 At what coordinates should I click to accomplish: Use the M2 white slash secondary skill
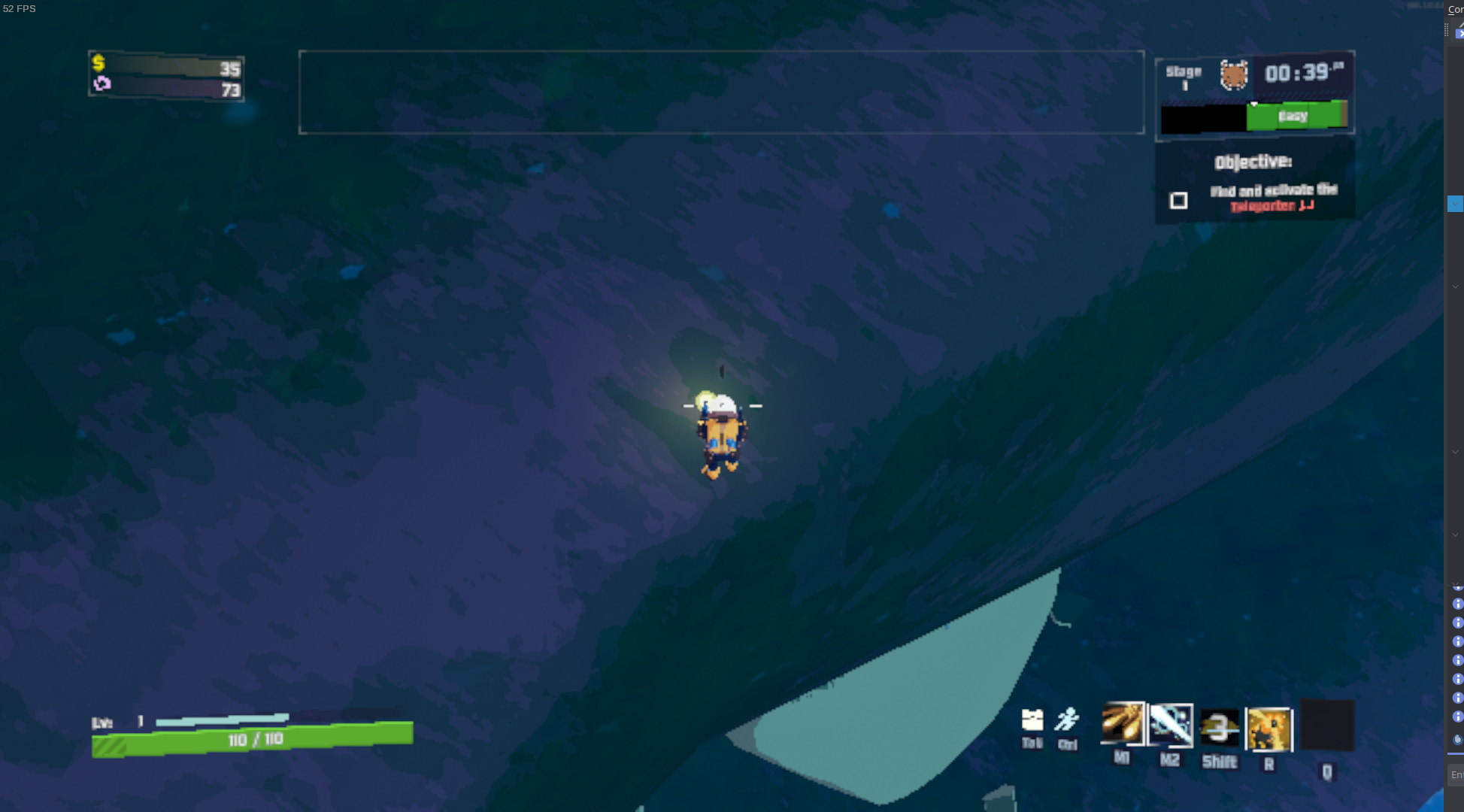tap(1171, 725)
